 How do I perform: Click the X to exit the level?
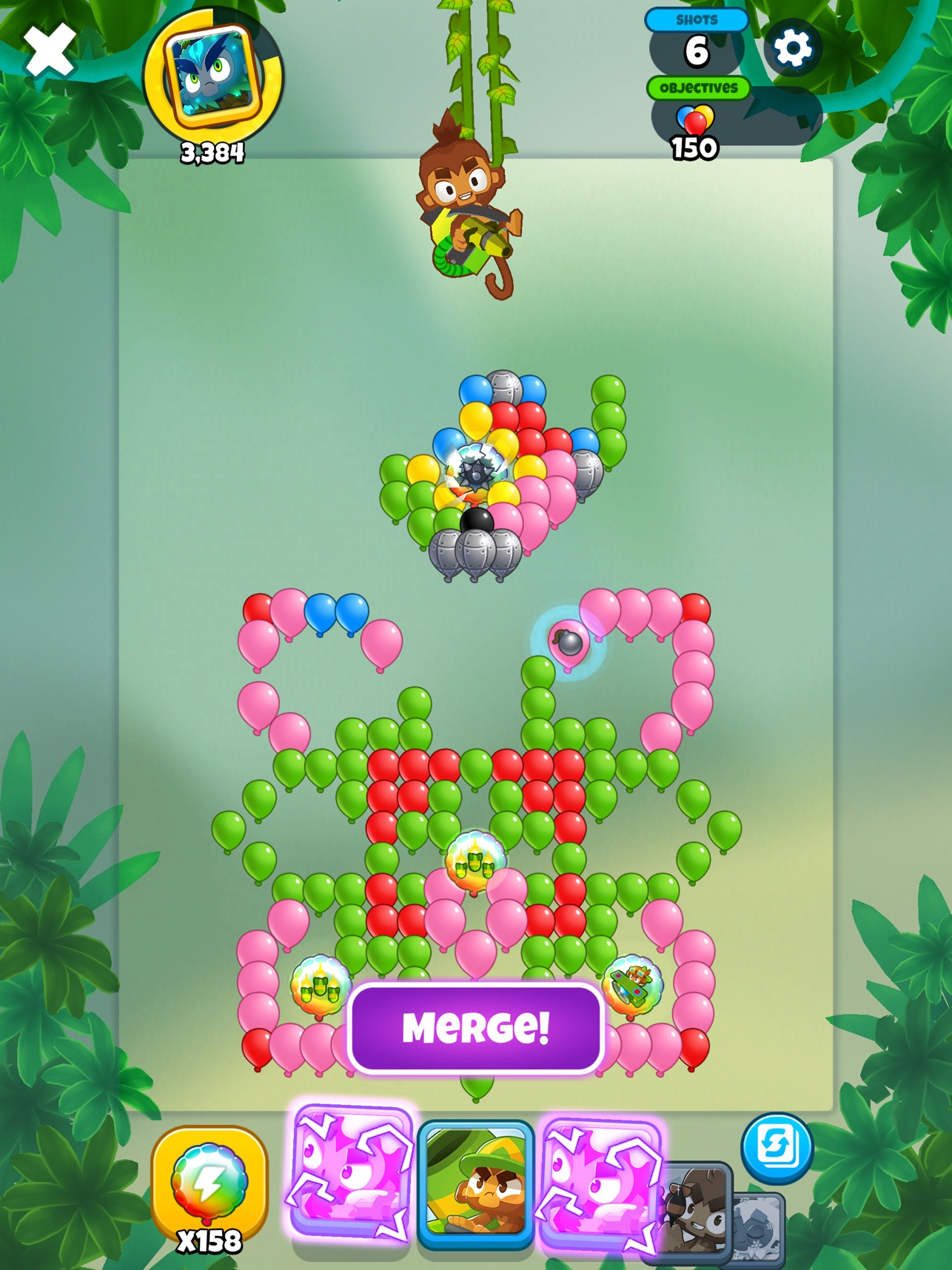pyautogui.click(x=49, y=49)
